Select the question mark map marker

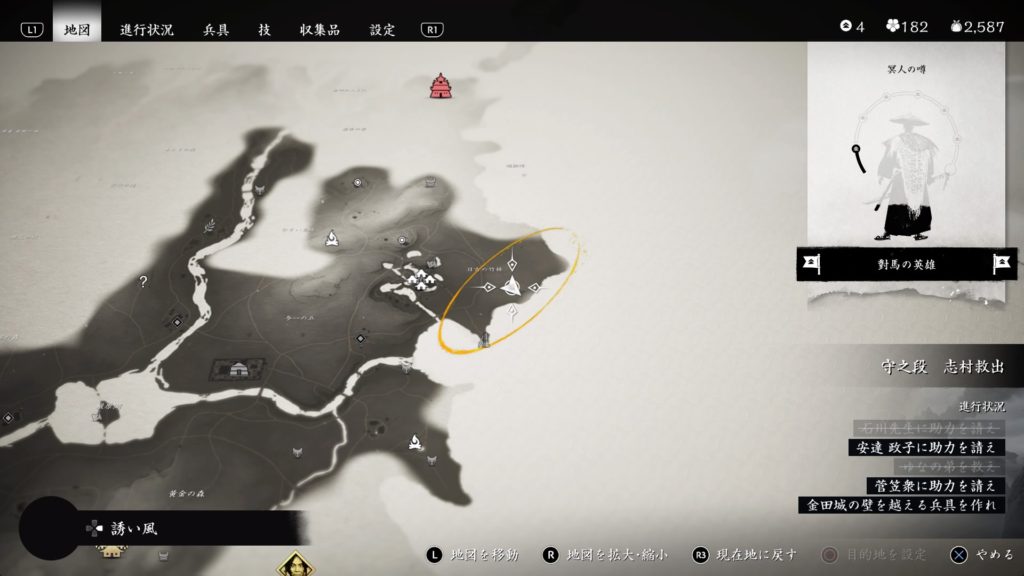(143, 282)
